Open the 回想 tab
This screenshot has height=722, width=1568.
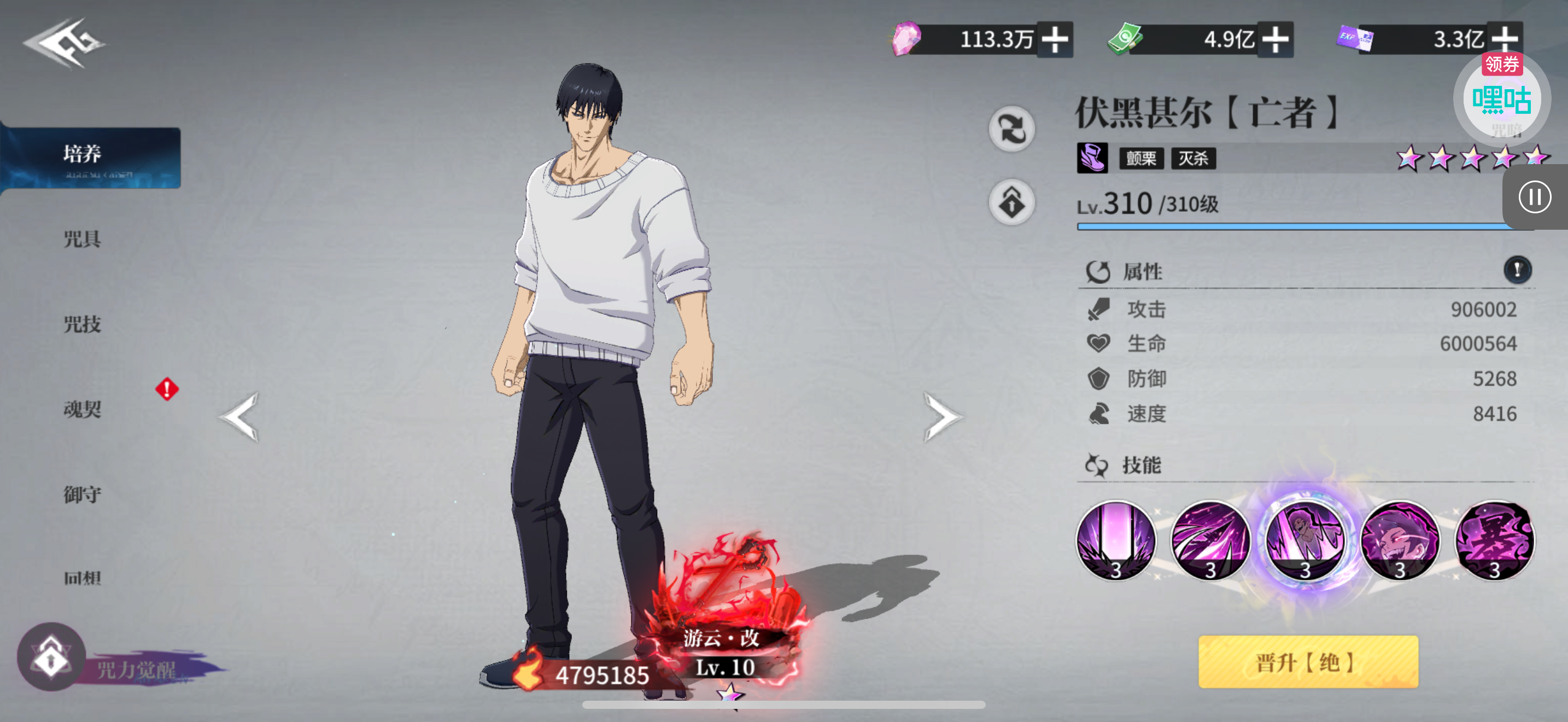[83, 577]
